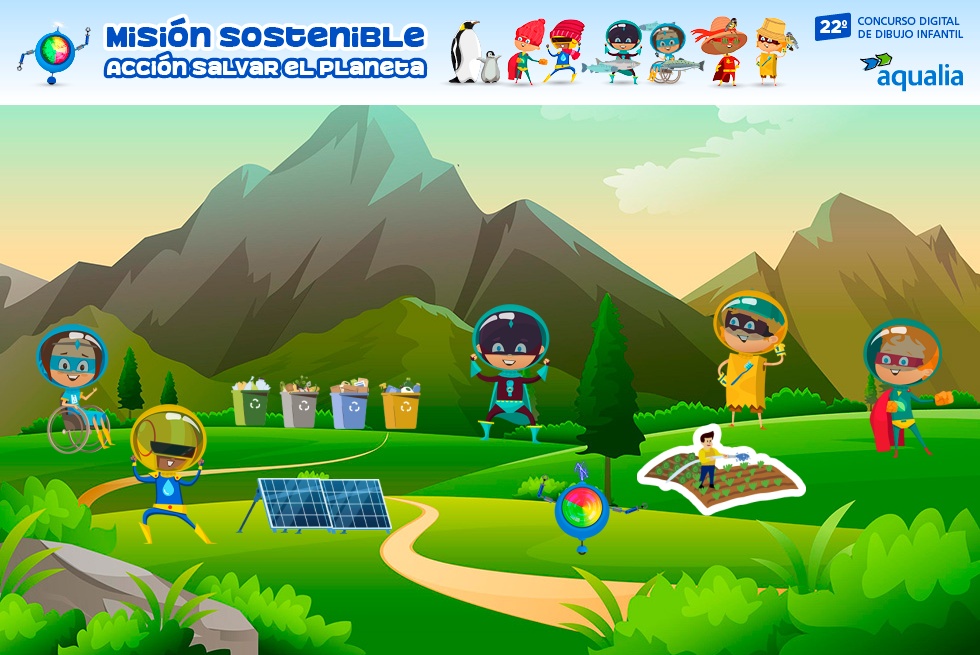Select the outlined farmer watering crops sticker
Screen dimensions: 980x655
[x=720, y=470]
